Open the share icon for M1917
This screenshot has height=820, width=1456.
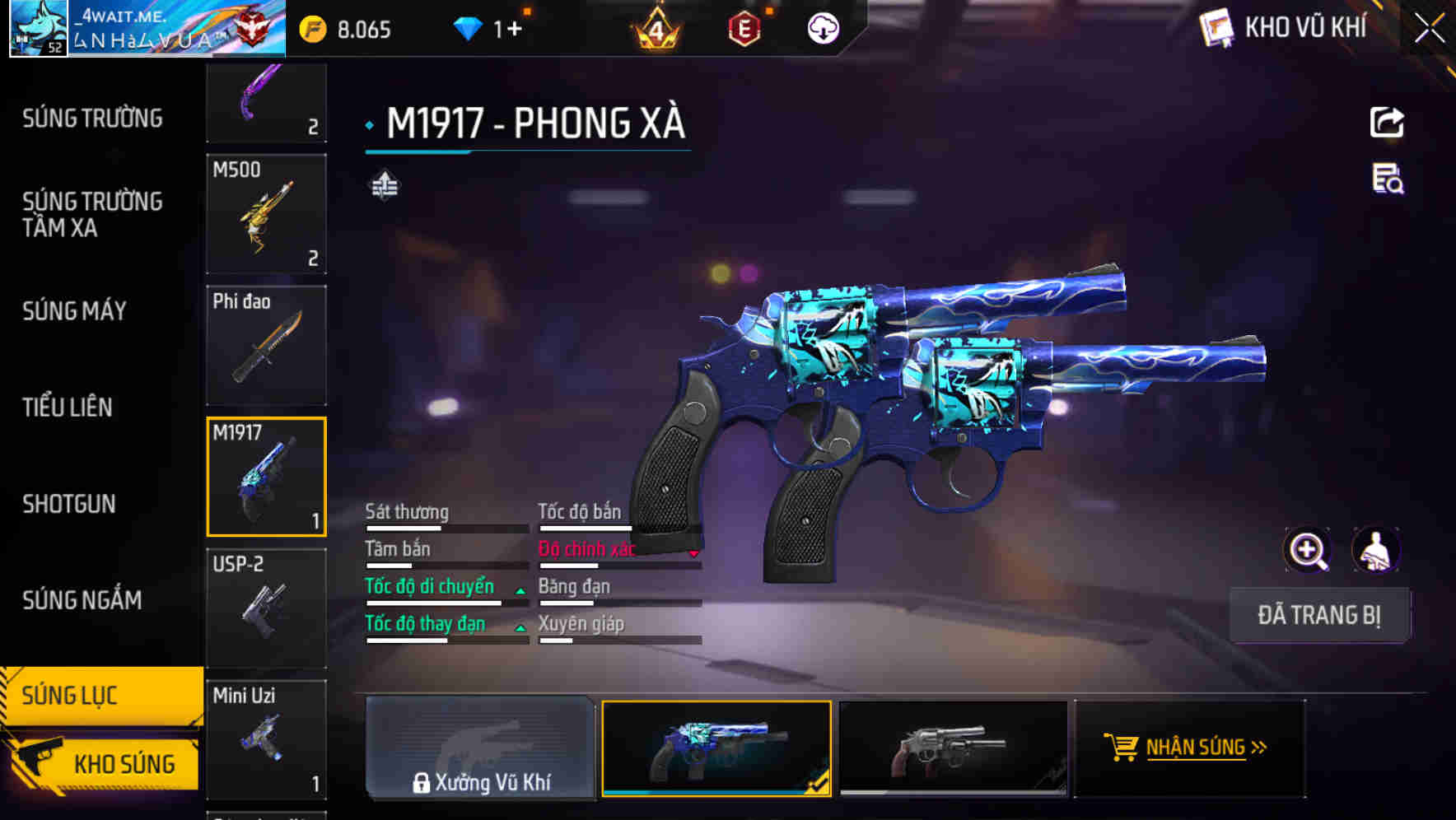[x=1386, y=122]
